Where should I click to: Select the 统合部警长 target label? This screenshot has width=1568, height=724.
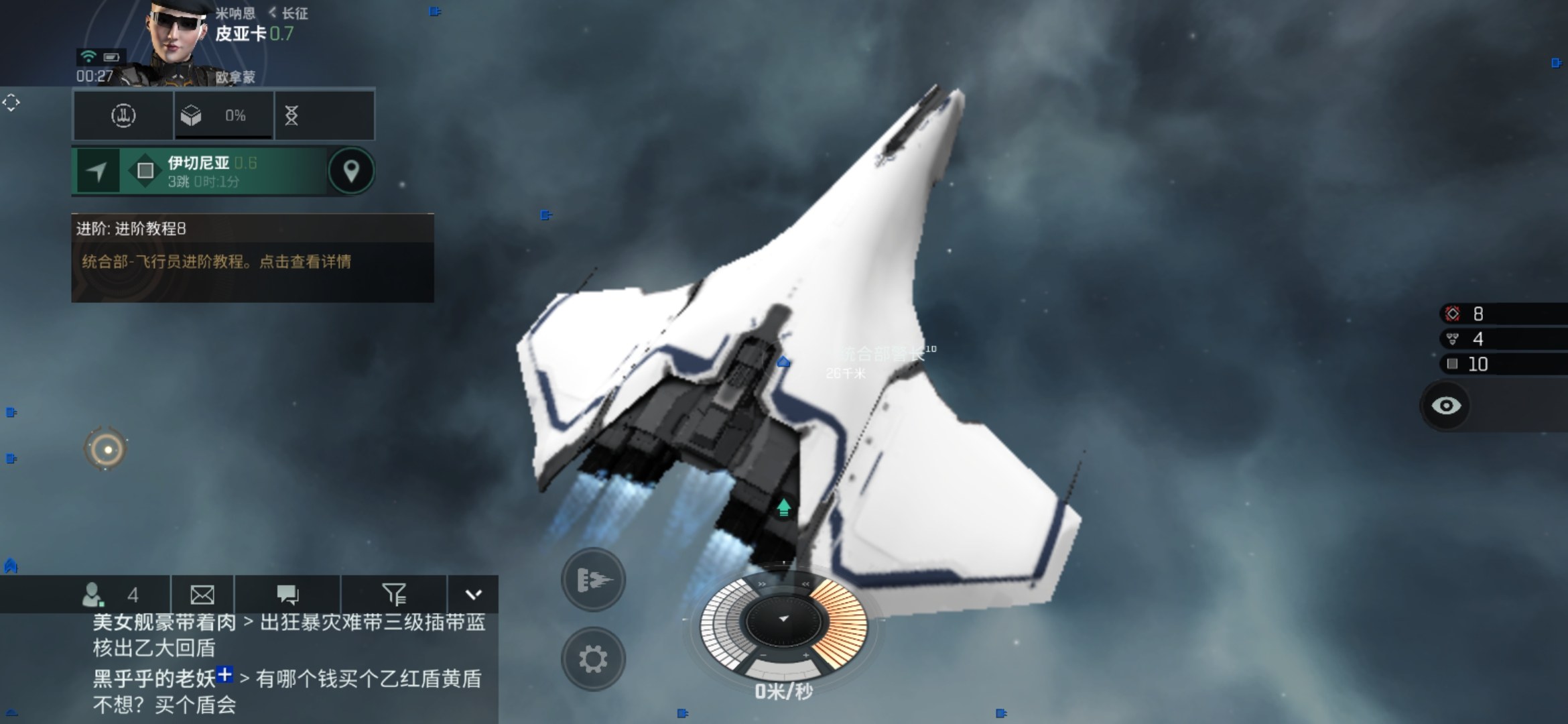(x=883, y=353)
